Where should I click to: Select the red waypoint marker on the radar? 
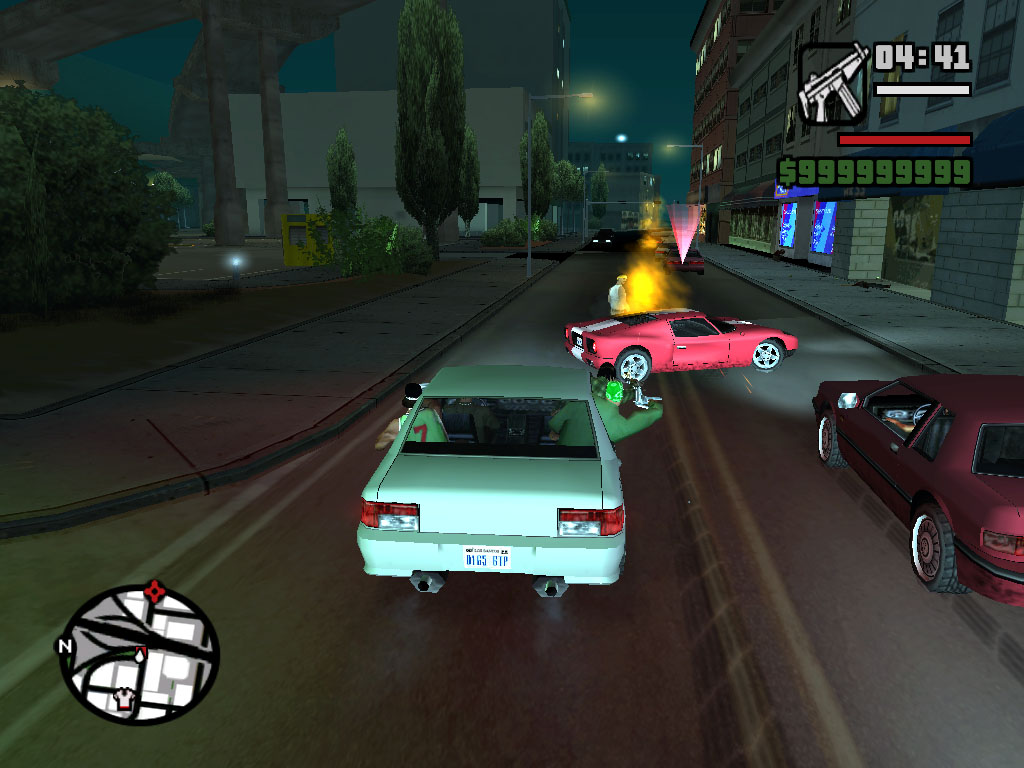[154, 591]
